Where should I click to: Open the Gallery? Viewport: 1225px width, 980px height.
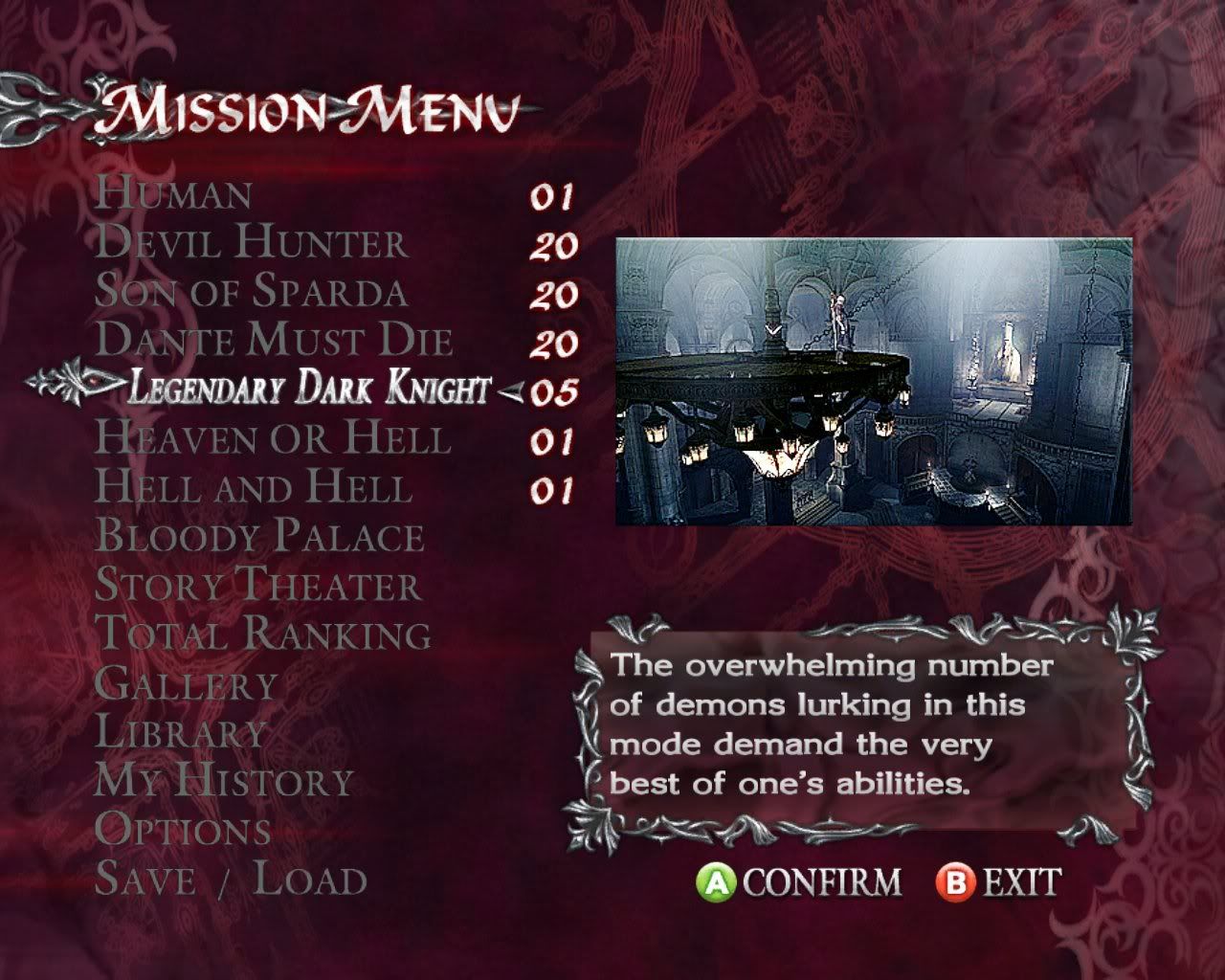[x=187, y=684]
